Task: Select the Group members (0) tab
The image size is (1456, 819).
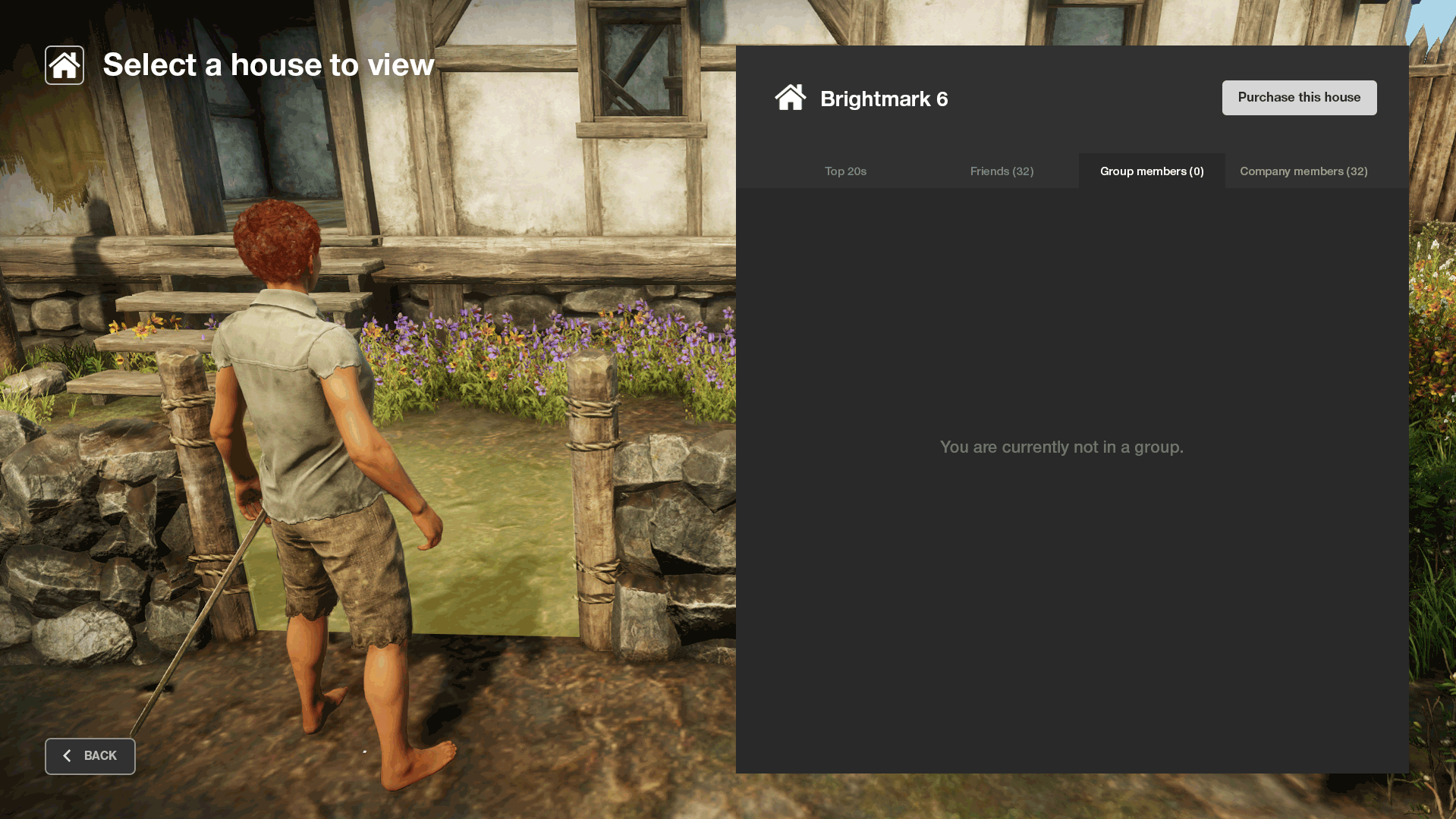Action: coord(1152,171)
